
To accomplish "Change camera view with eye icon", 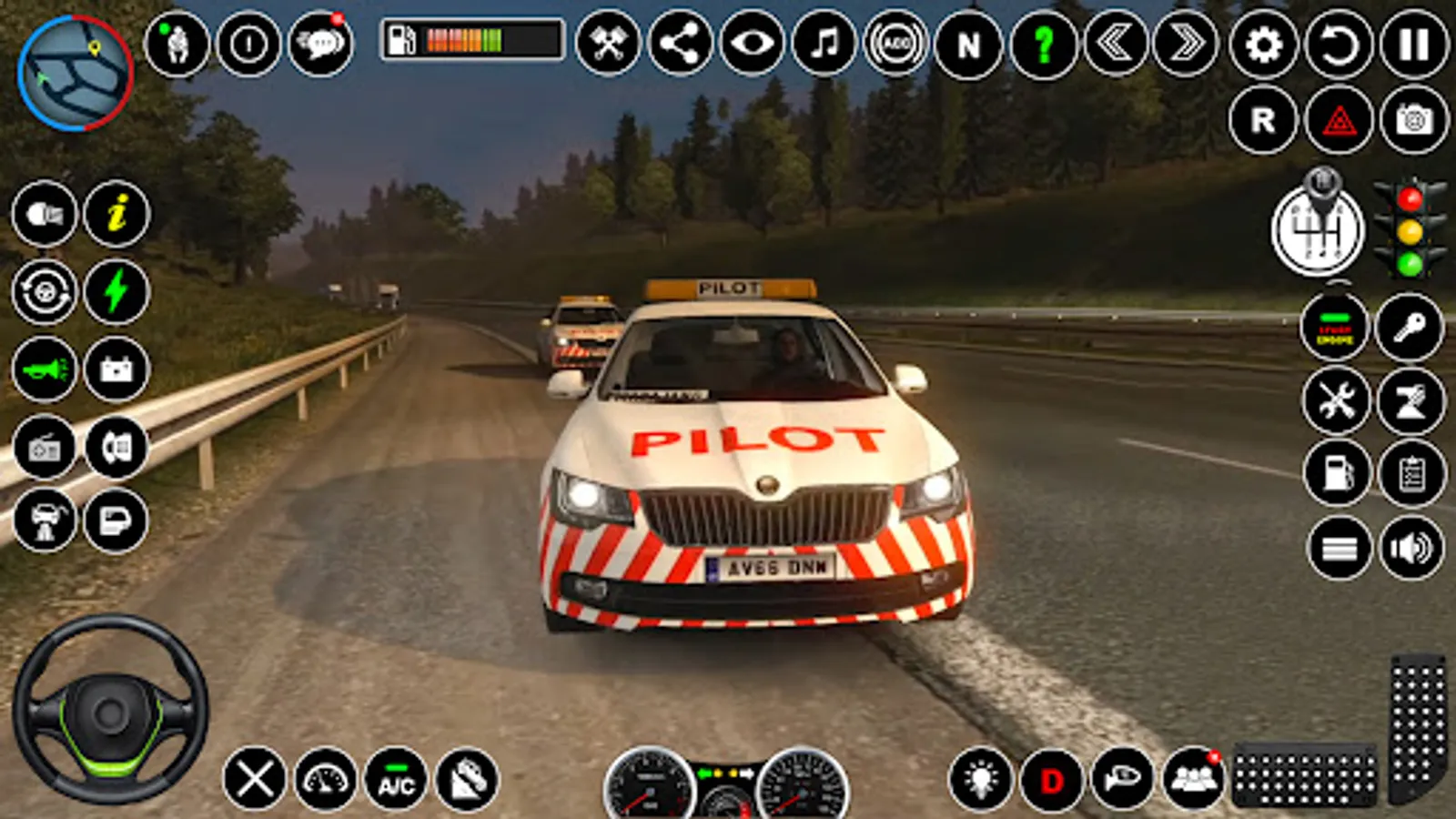I will point(753,44).
